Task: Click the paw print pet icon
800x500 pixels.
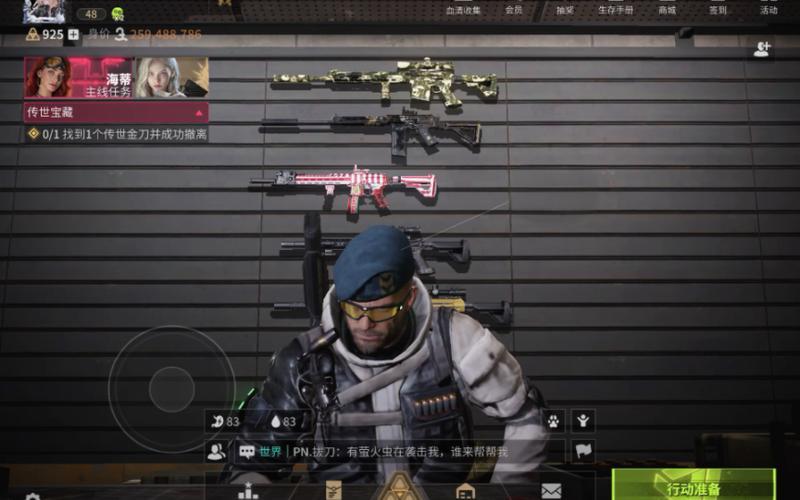Action: (553, 421)
